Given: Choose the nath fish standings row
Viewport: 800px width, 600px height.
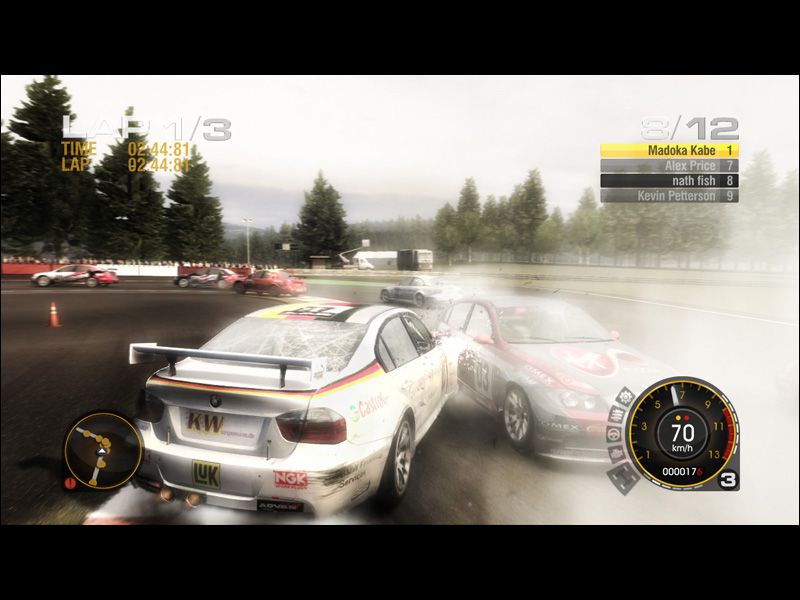Looking at the screenshot, I should point(669,181).
